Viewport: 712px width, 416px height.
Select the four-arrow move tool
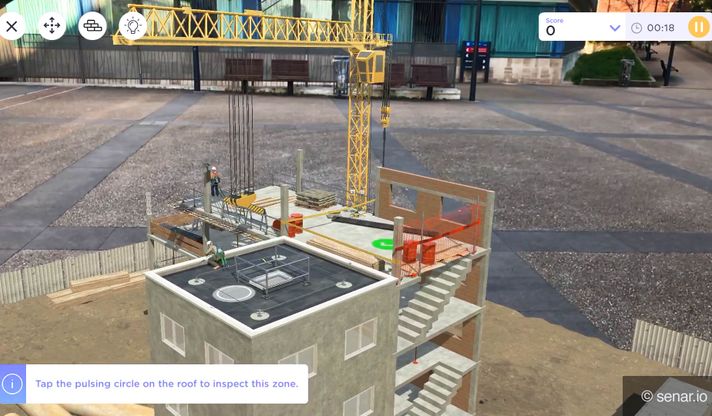(x=52, y=26)
